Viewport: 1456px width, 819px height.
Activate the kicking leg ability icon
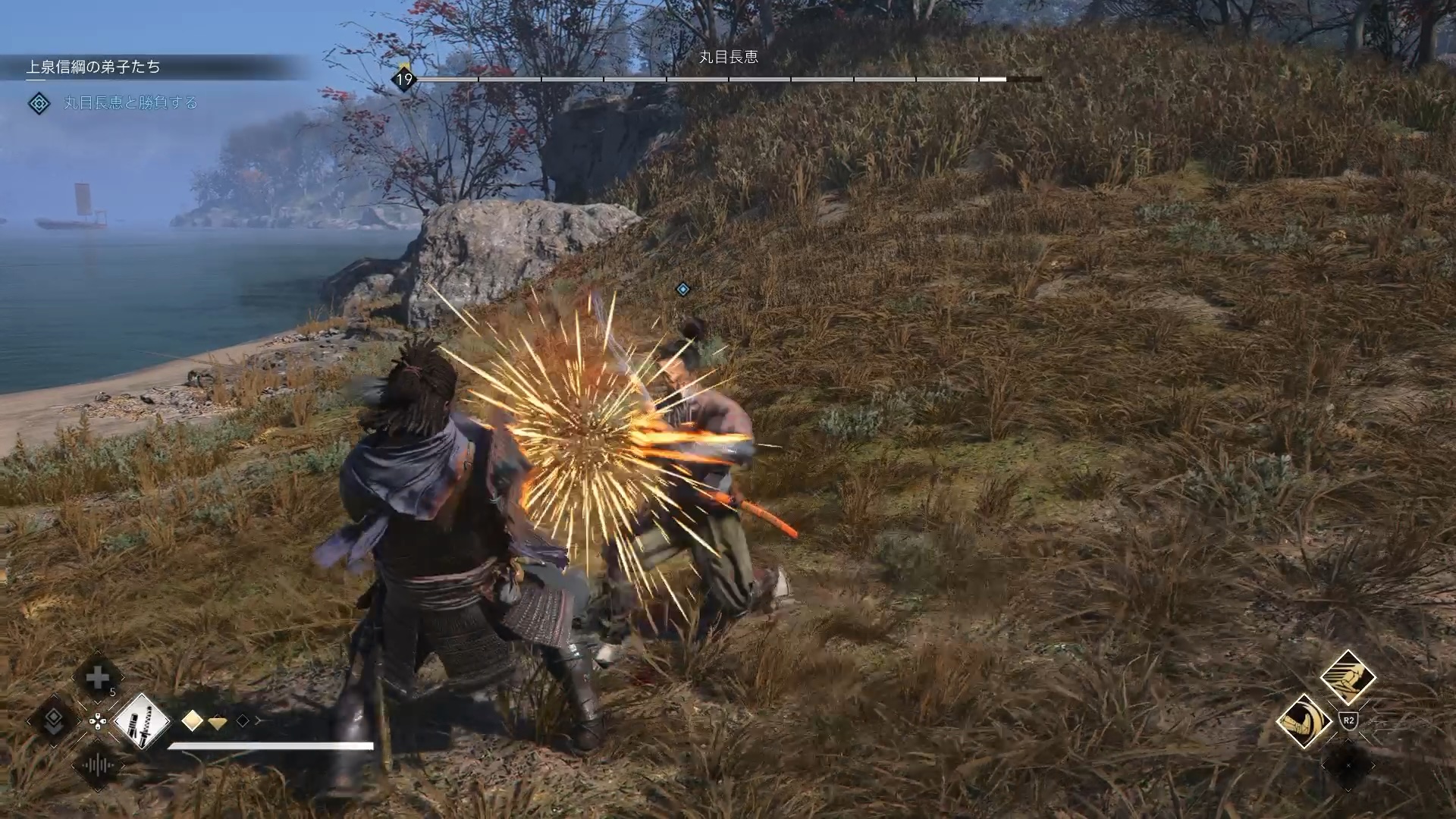[1348, 677]
